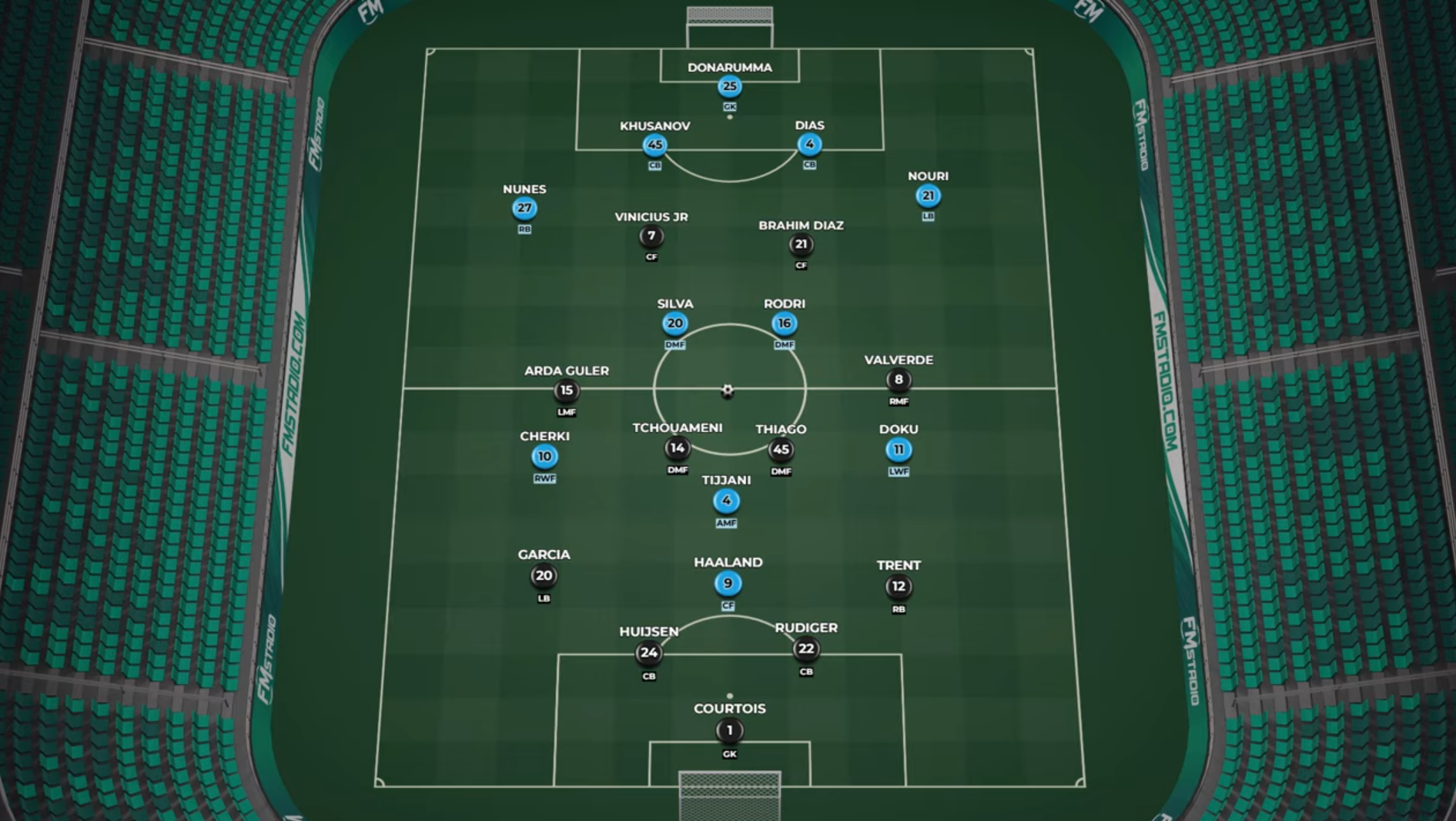
Task: Pick Tchouameni's number 14 token
Action: tap(677, 448)
